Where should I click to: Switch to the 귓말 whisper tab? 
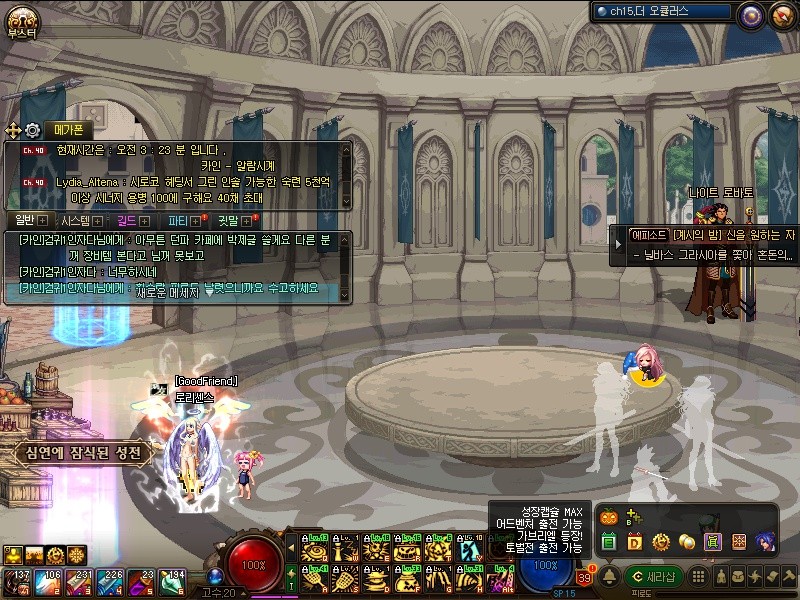229,220
